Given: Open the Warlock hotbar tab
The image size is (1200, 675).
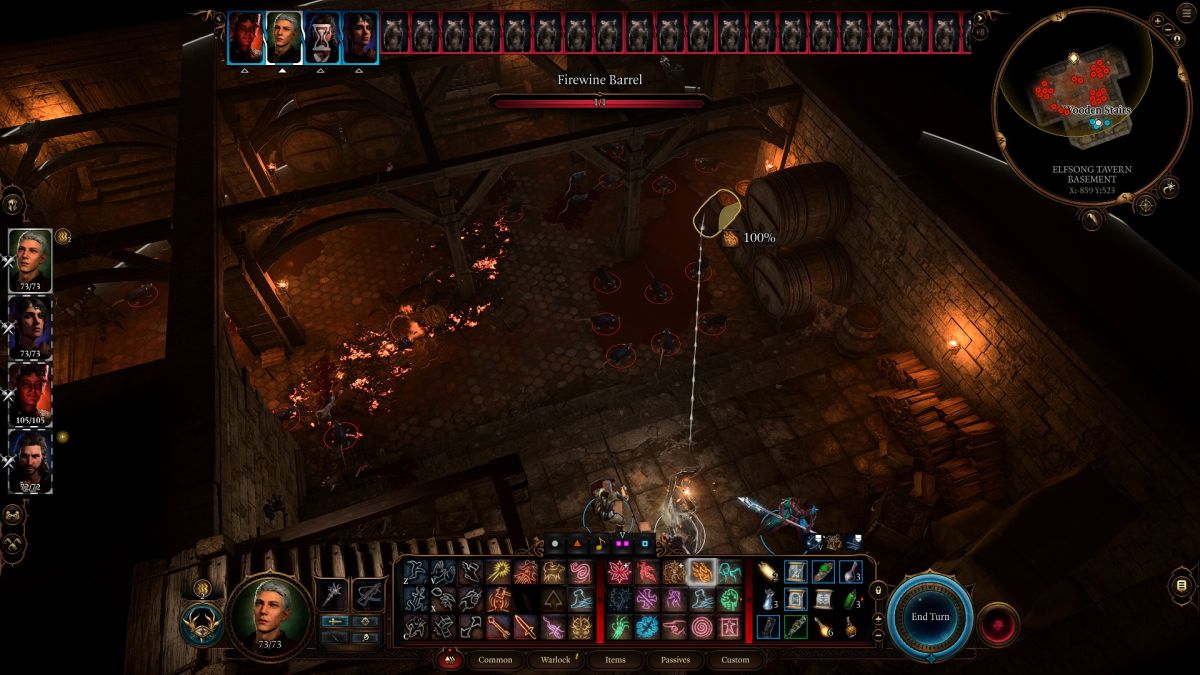Looking at the screenshot, I should click(x=556, y=660).
